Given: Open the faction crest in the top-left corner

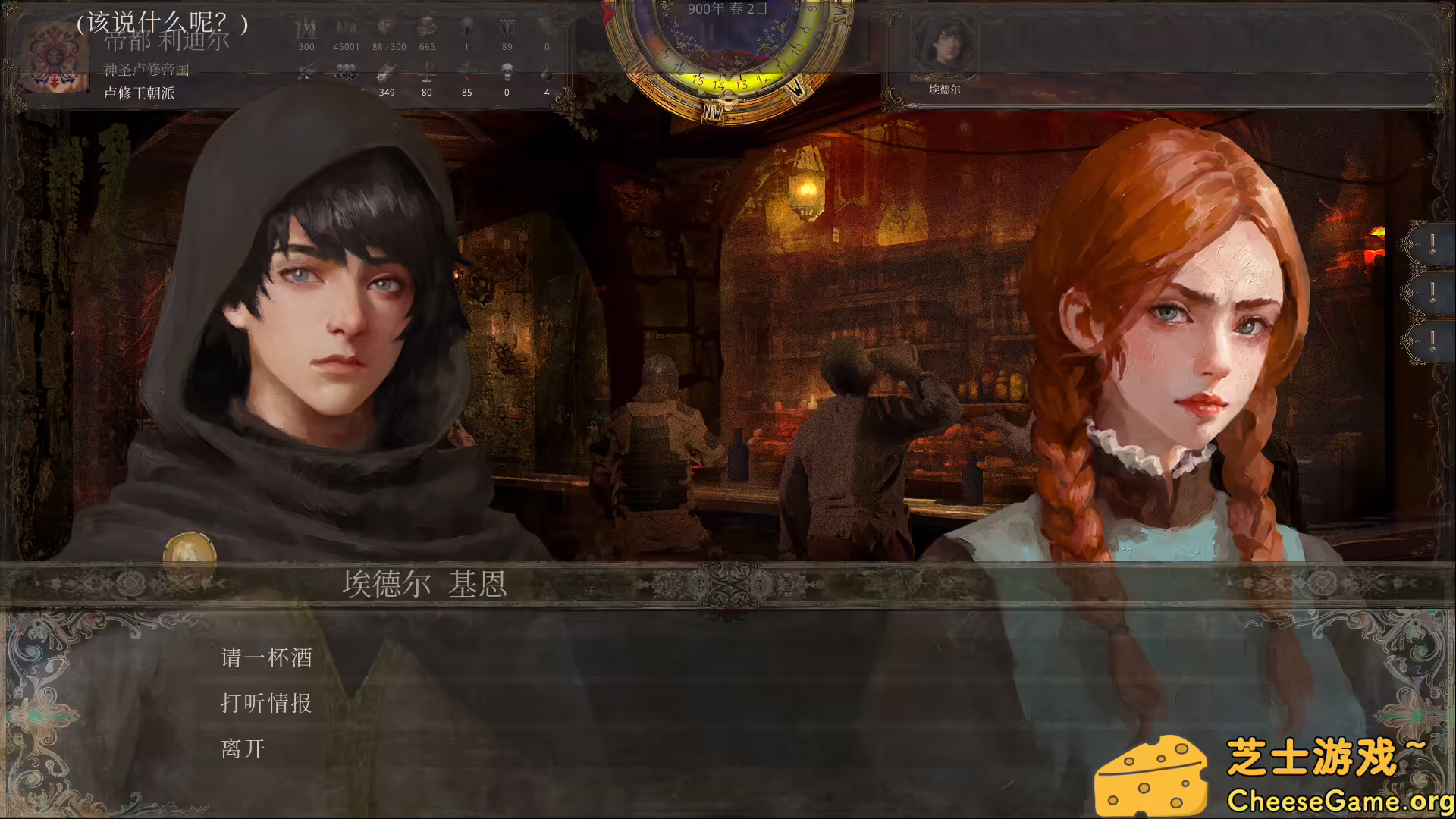Looking at the screenshot, I should (55, 57).
